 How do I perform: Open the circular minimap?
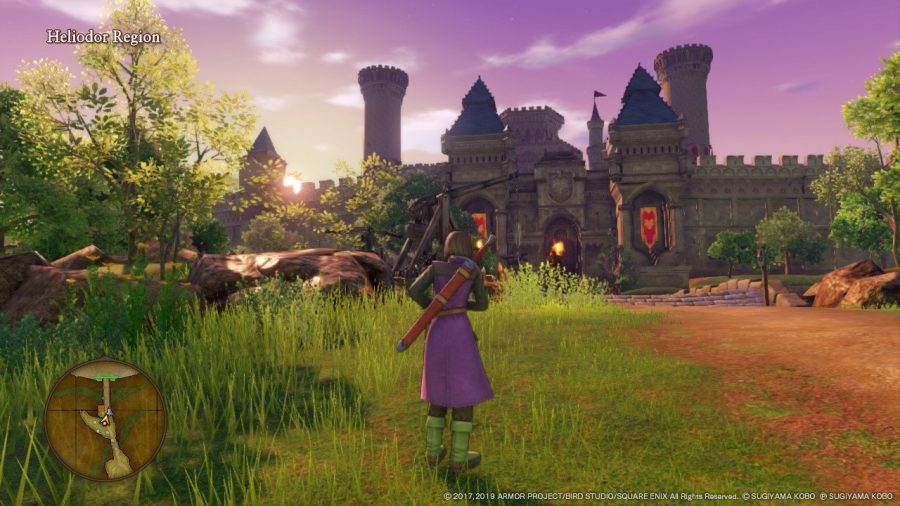[105, 419]
